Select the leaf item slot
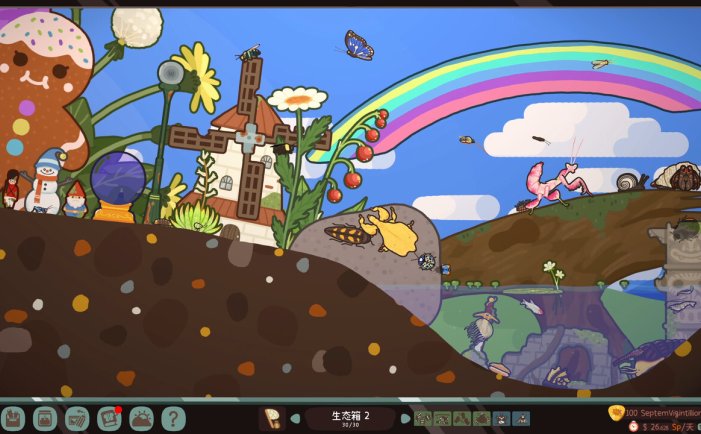 pyautogui.click(x=271, y=418)
